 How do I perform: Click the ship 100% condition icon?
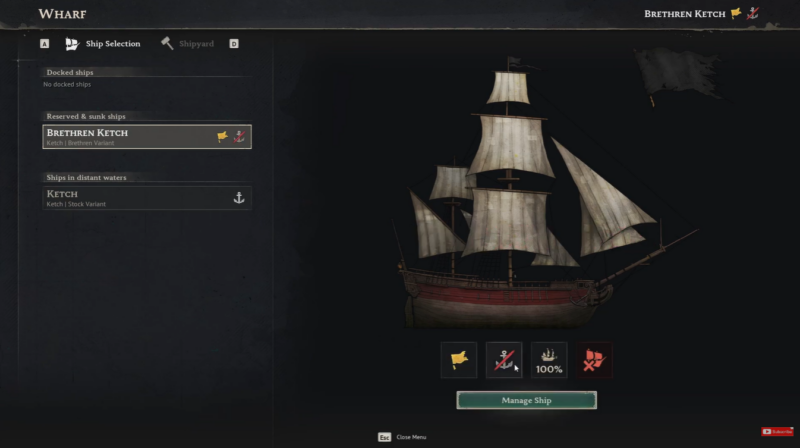click(x=549, y=360)
